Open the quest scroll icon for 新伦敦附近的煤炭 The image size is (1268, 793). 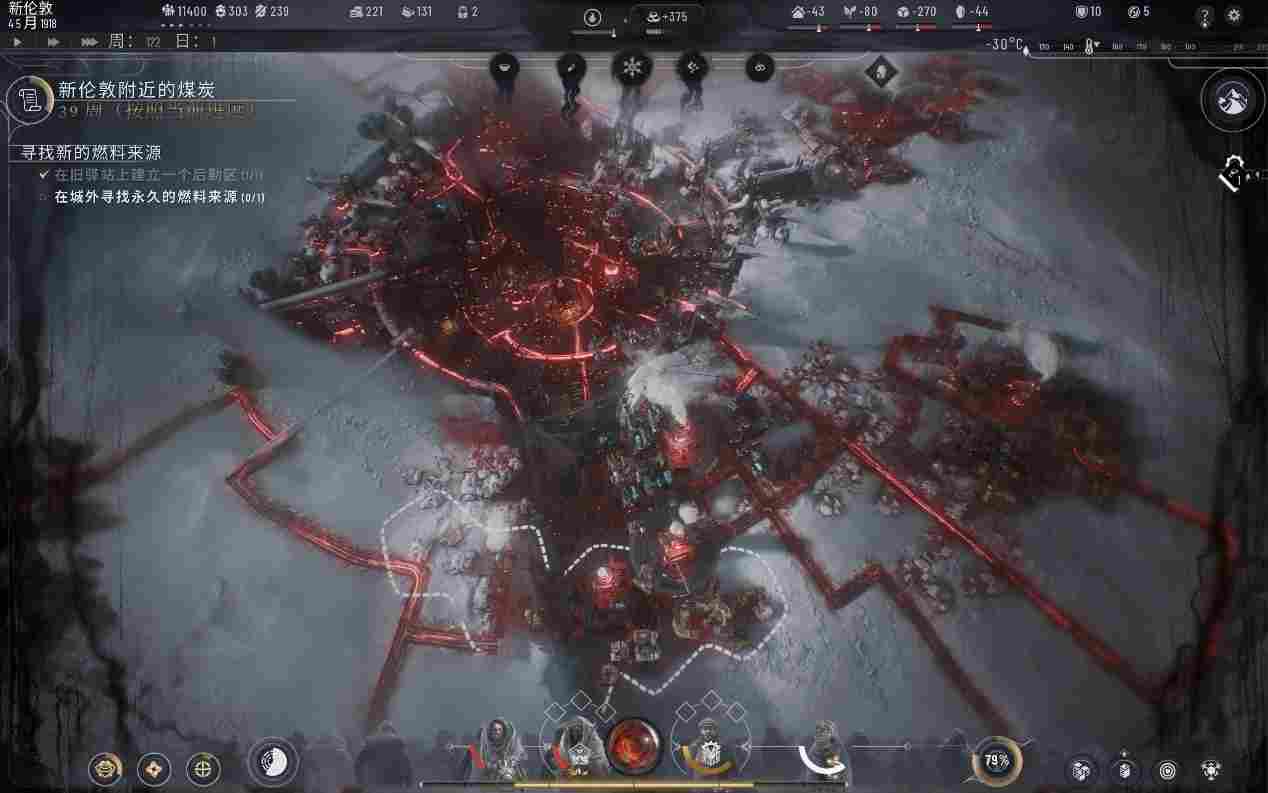(x=29, y=98)
